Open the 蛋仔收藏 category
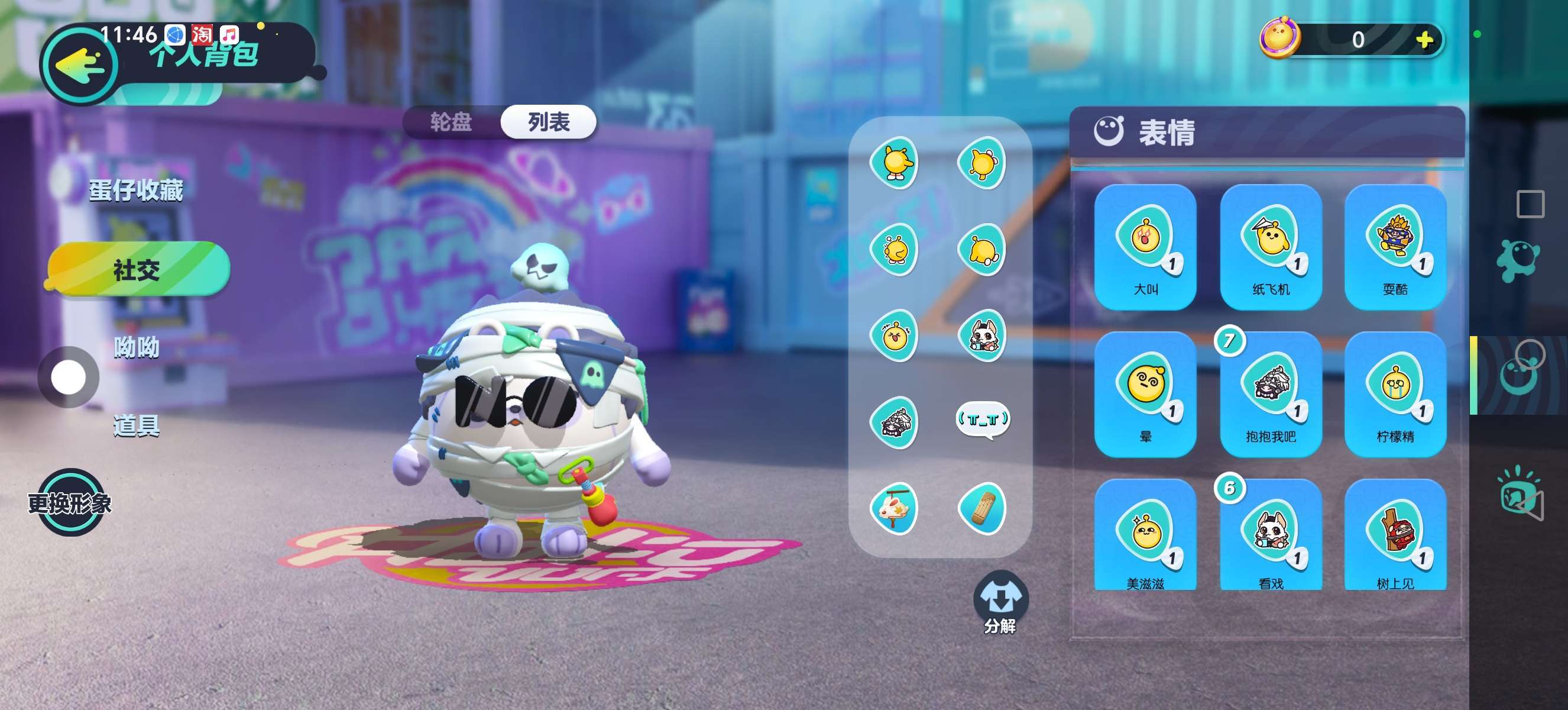The image size is (1568, 710). (x=137, y=191)
